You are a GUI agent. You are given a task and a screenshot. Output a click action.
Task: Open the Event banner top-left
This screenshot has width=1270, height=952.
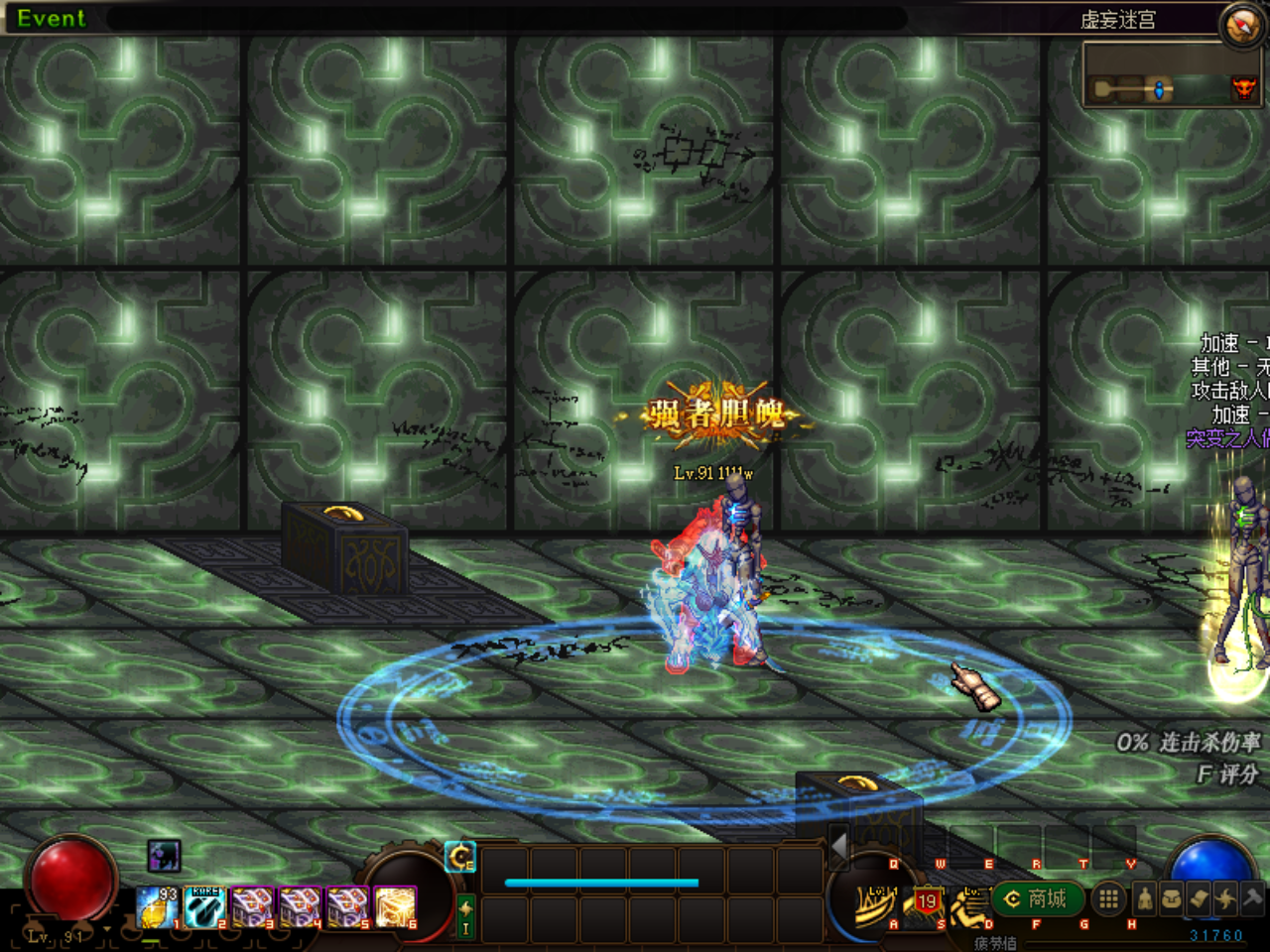point(50,18)
